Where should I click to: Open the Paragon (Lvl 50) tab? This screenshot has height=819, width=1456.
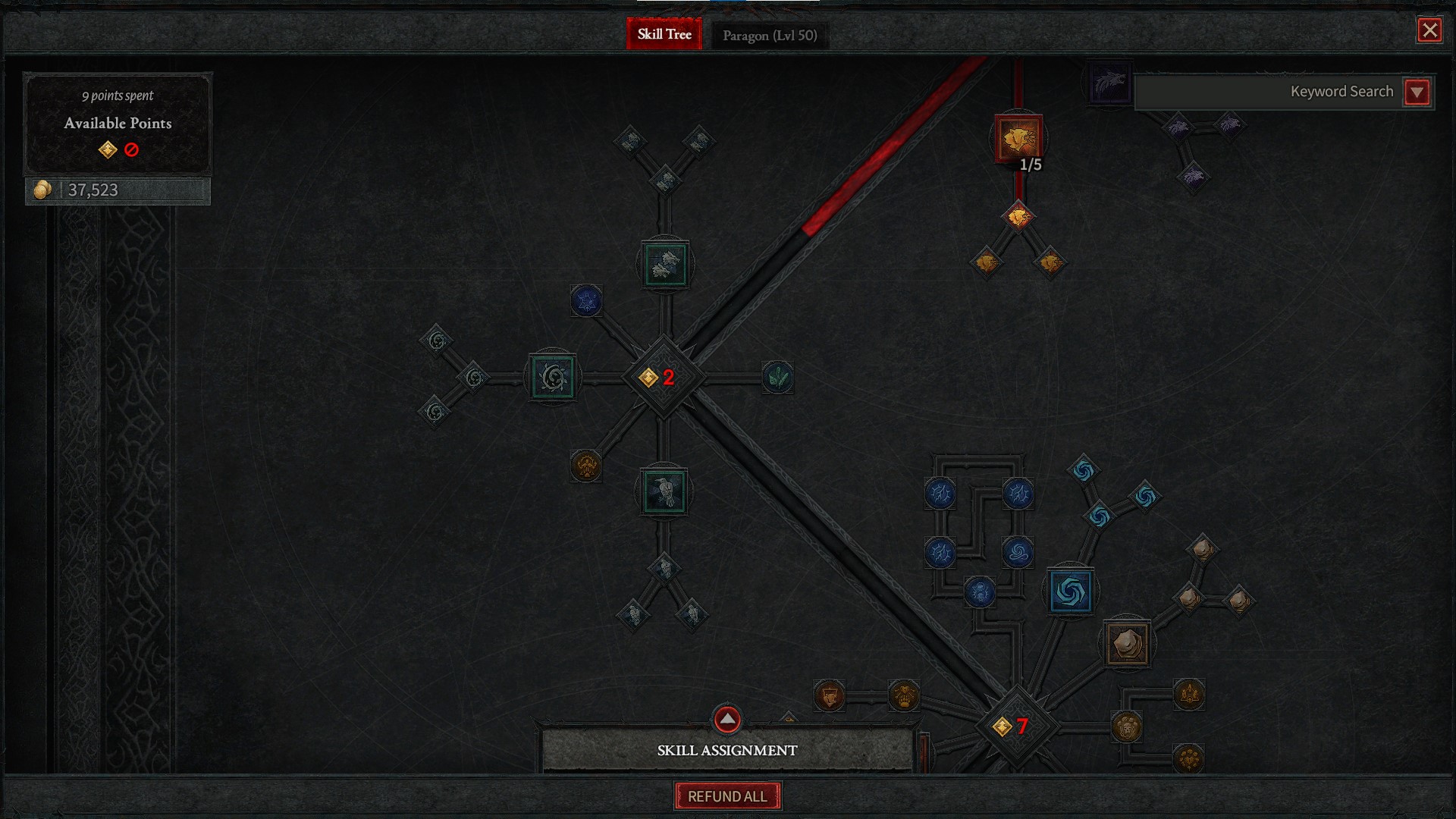pyautogui.click(x=769, y=36)
